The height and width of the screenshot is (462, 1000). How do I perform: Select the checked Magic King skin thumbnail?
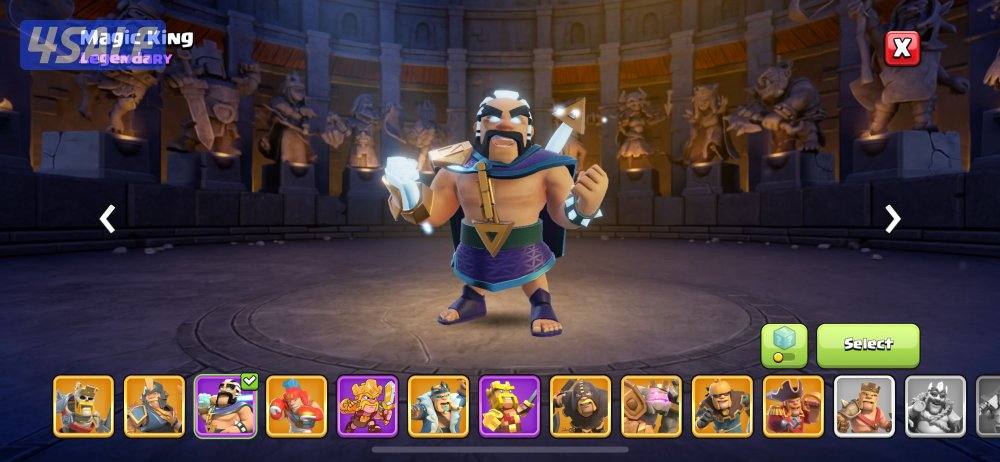226,406
